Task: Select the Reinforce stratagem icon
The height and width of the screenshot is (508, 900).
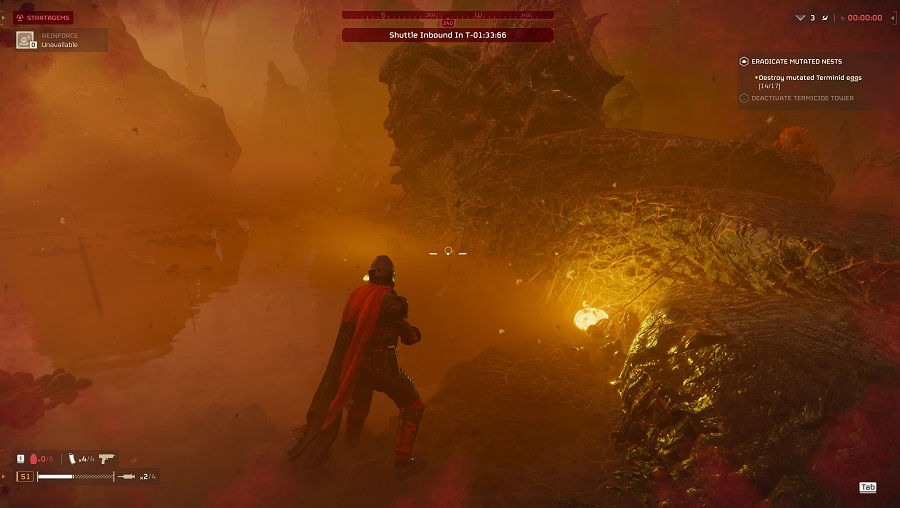Action: point(25,40)
